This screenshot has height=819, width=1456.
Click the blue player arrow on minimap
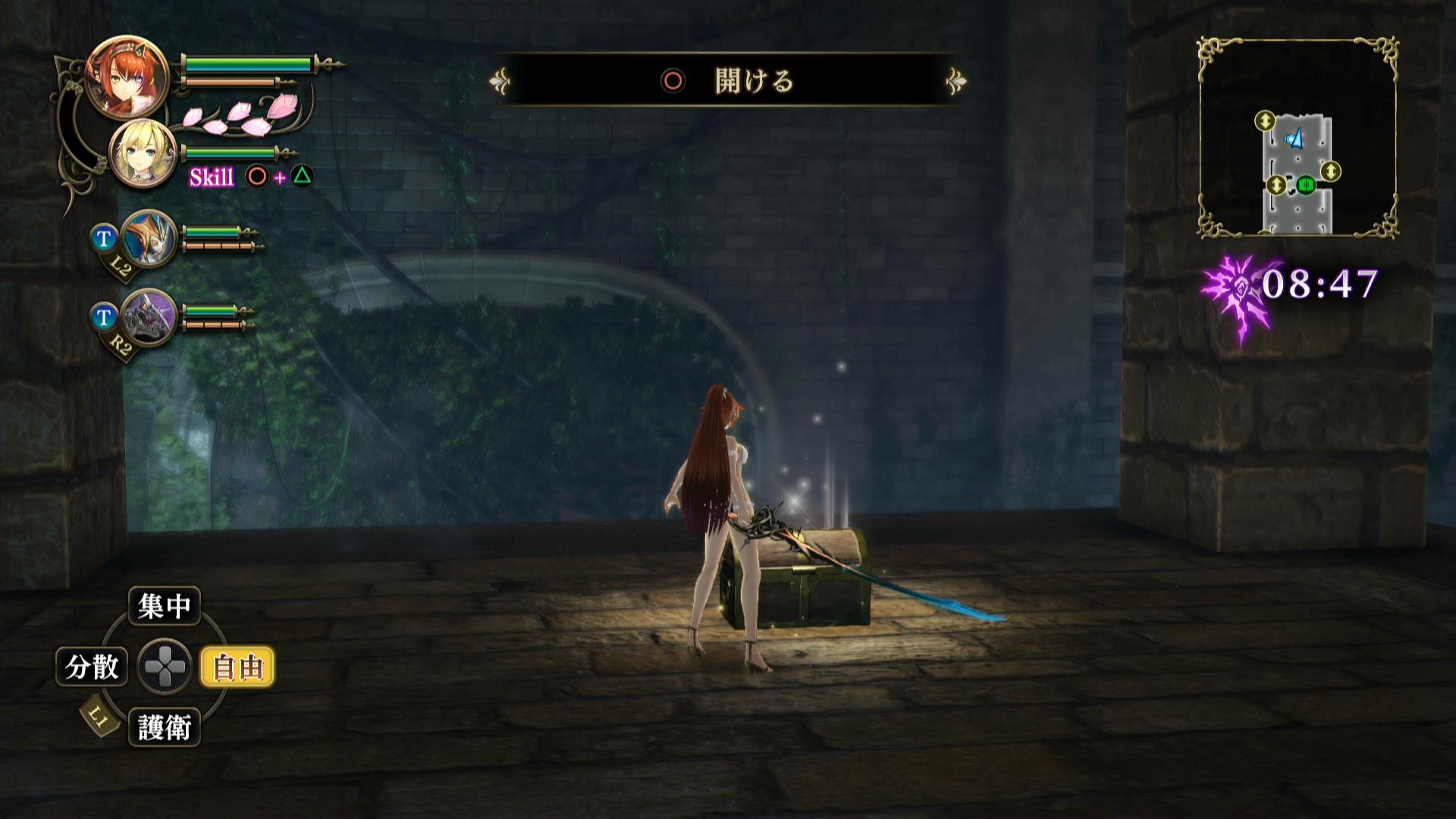tap(1294, 139)
